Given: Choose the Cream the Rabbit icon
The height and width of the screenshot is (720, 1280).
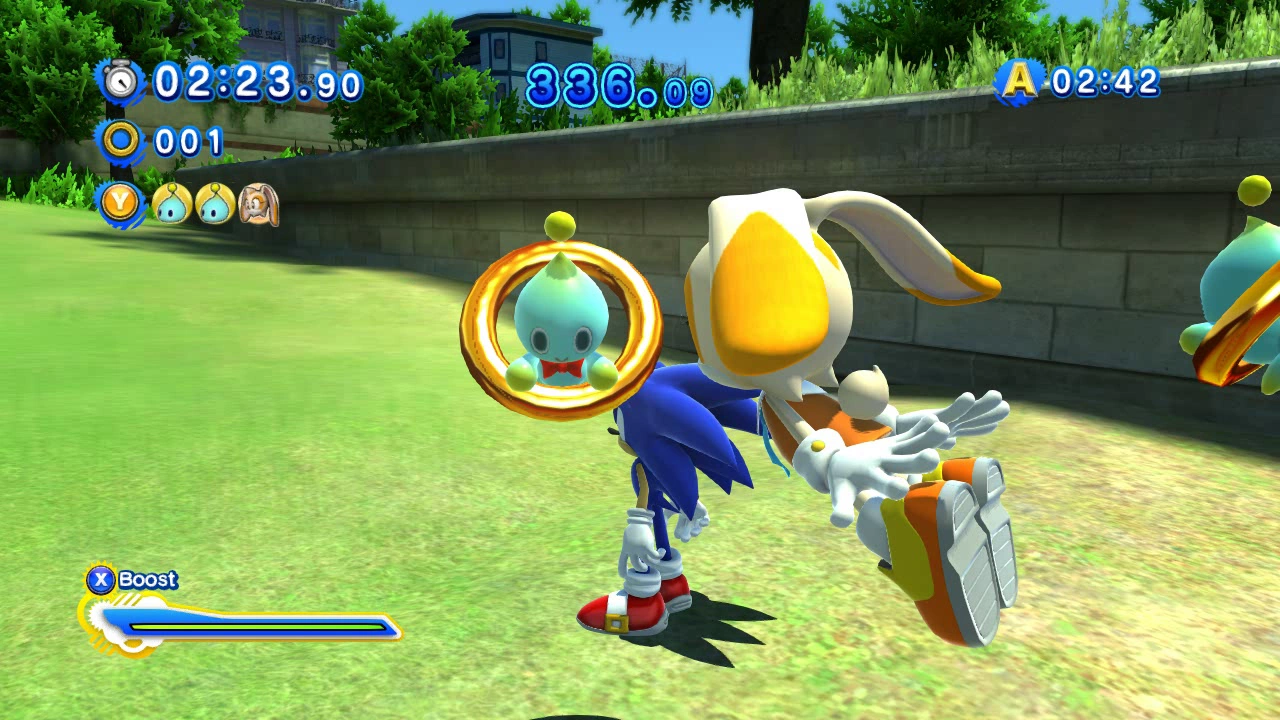Looking at the screenshot, I should click(x=258, y=204).
